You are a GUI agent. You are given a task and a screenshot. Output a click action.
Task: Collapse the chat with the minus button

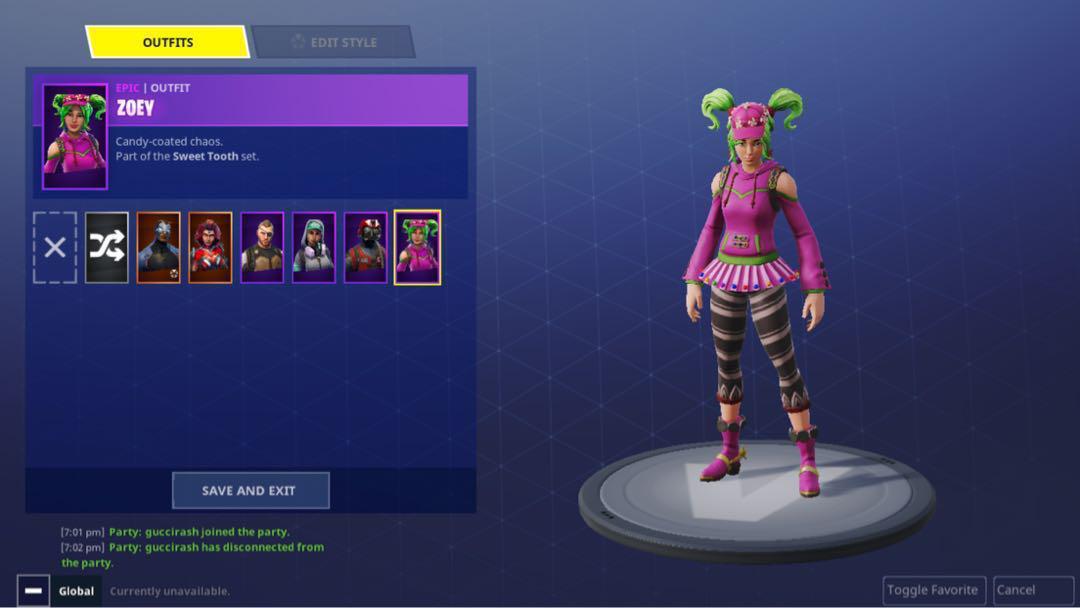pyautogui.click(x=33, y=591)
